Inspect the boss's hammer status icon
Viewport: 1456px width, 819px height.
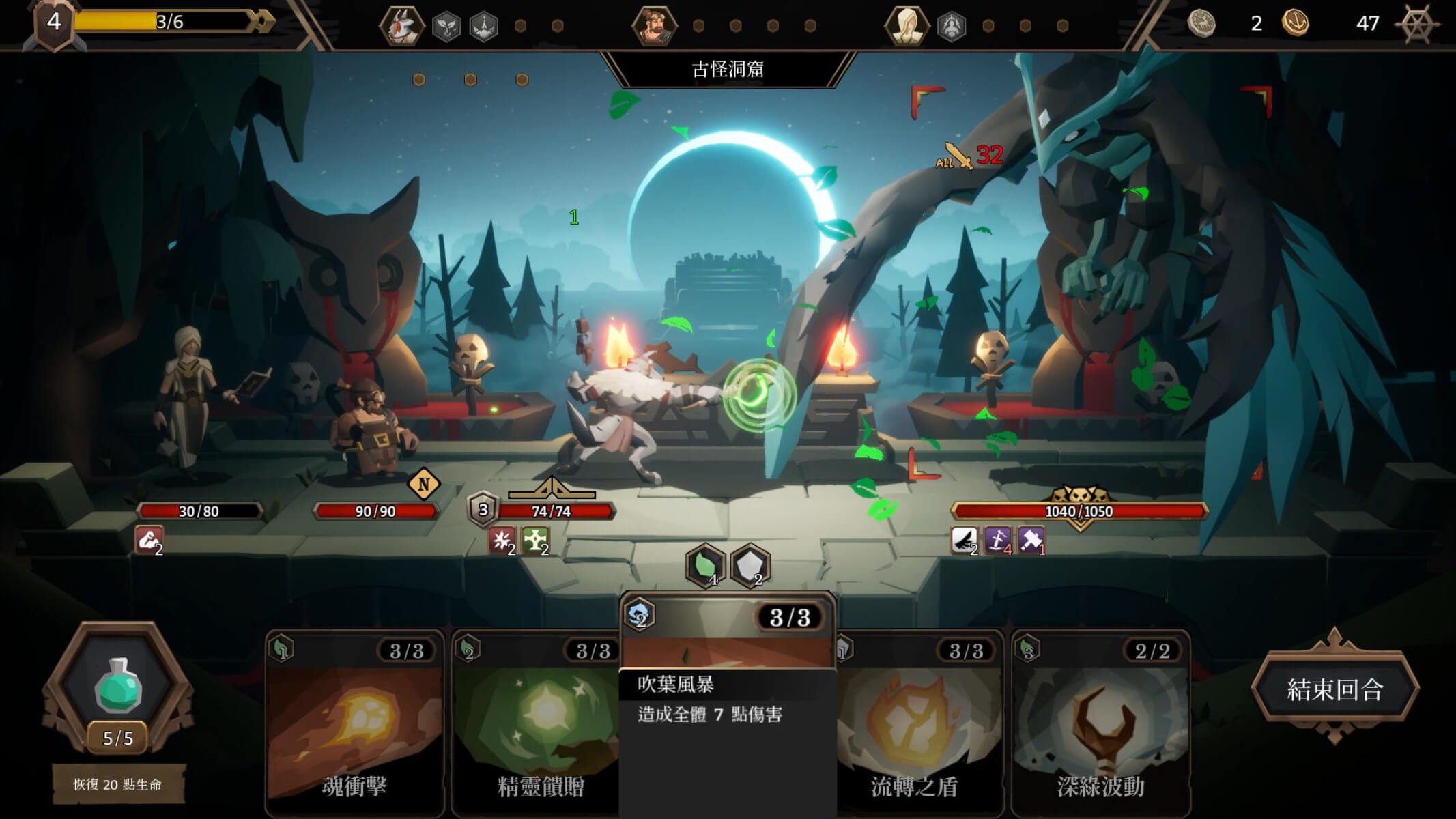point(1031,541)
